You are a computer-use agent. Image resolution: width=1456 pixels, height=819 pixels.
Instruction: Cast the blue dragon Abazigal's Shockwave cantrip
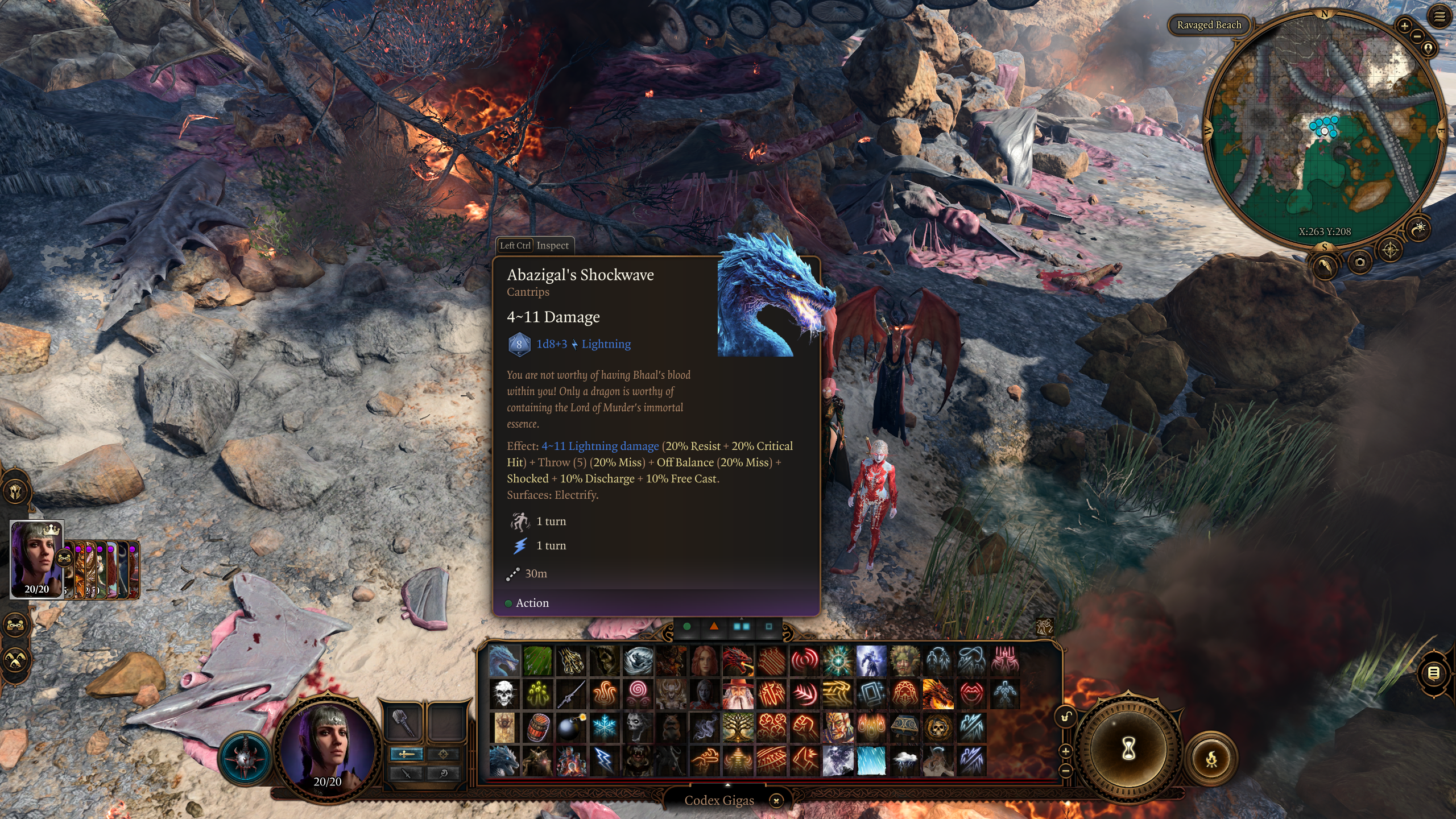(504, 661)
